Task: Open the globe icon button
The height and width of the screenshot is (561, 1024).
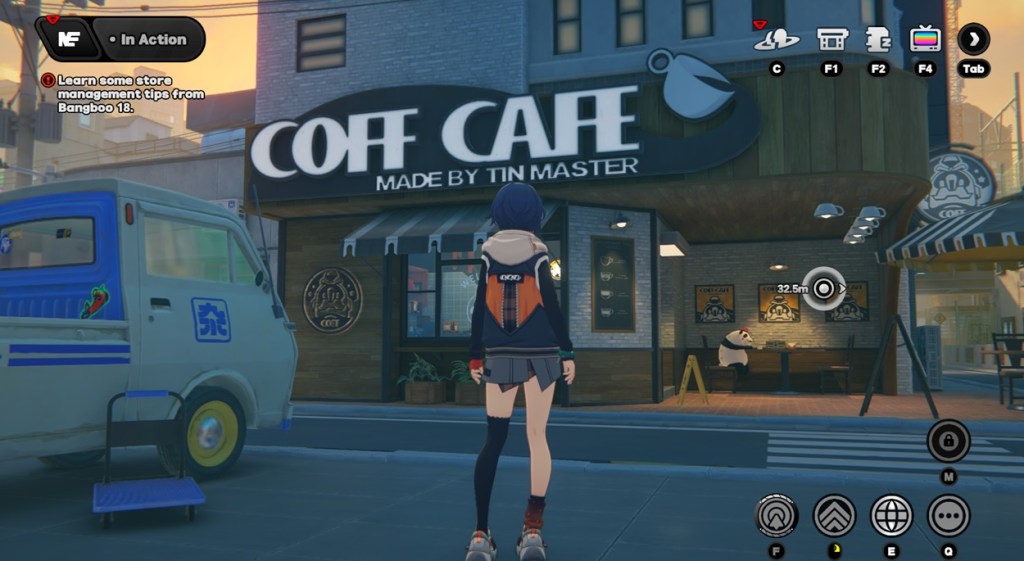Action: tap(891, 516)
